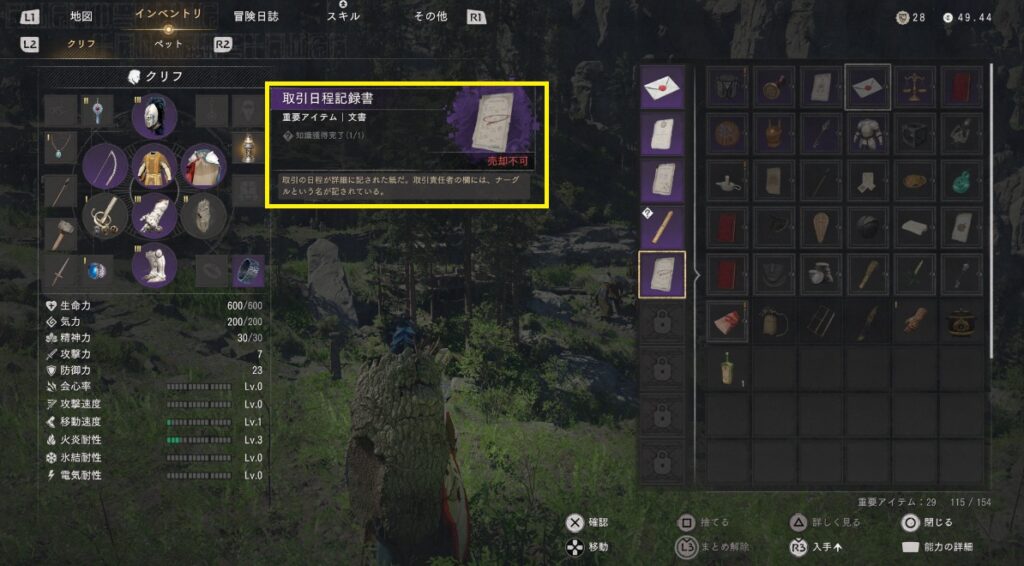Select the その他 (Other) tab

point(431,17)
